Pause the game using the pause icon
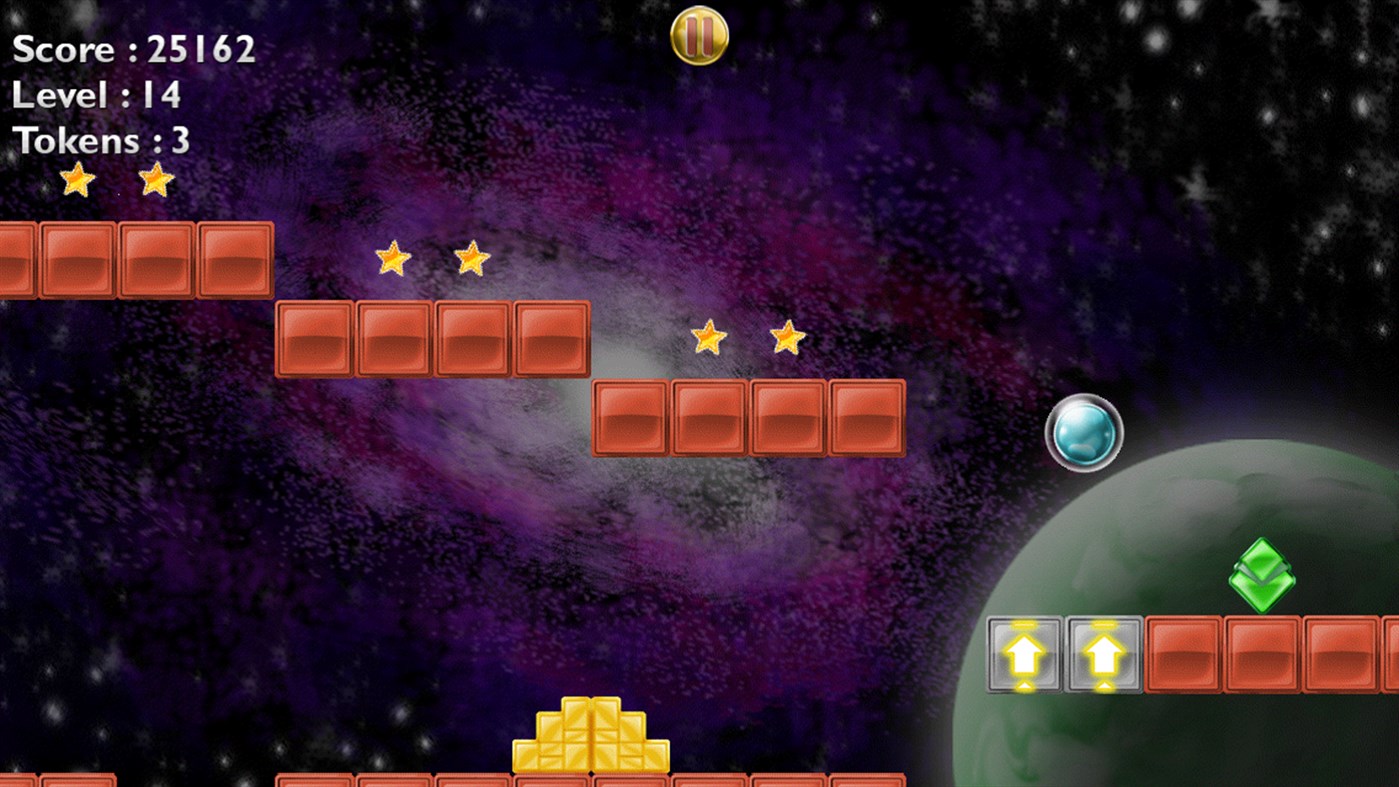Viewport: 1399px width, 787px height. click(x=698, y=34)
